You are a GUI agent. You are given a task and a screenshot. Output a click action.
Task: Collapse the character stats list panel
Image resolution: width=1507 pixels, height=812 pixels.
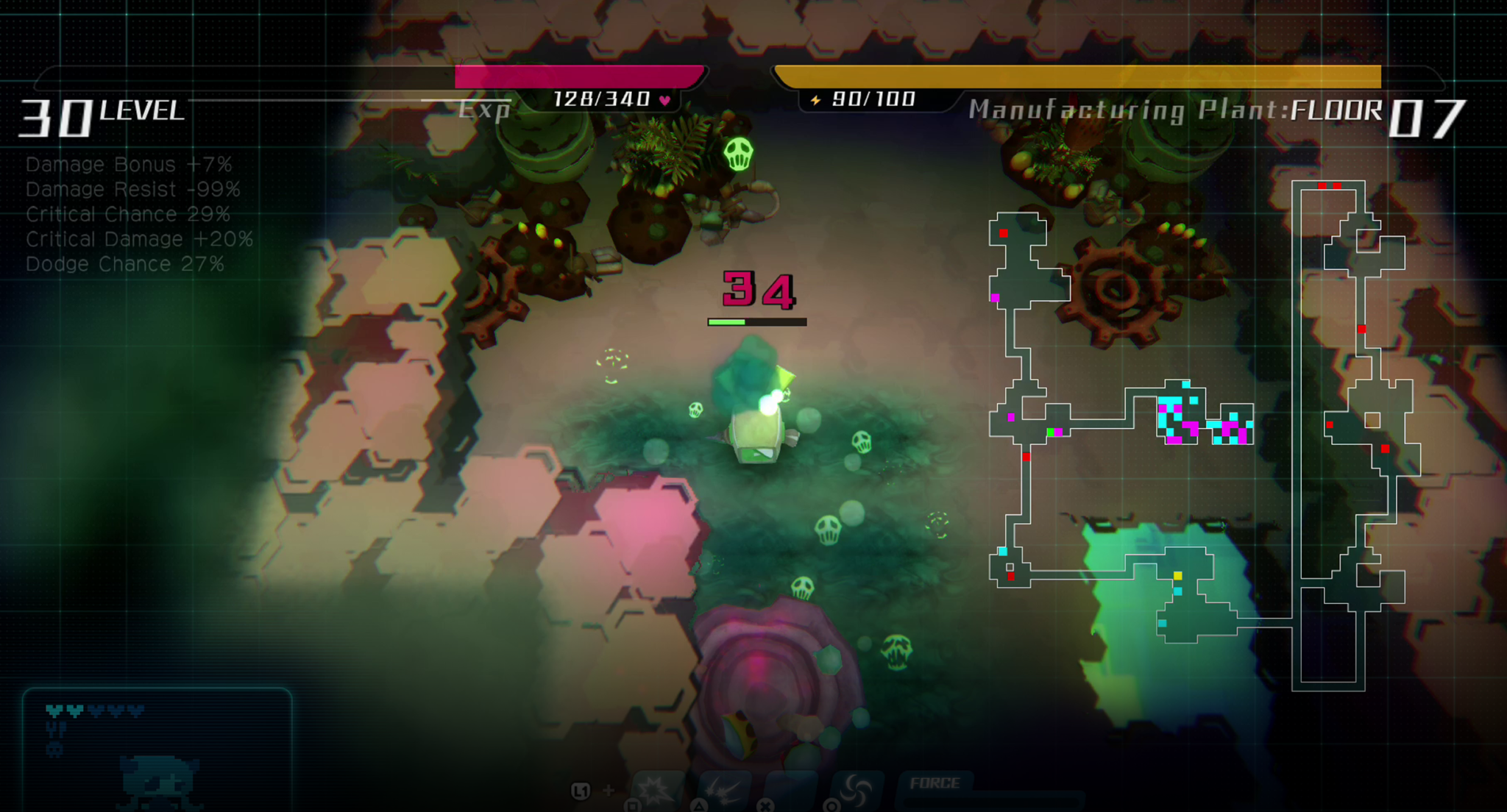click(x=132, y=213)
